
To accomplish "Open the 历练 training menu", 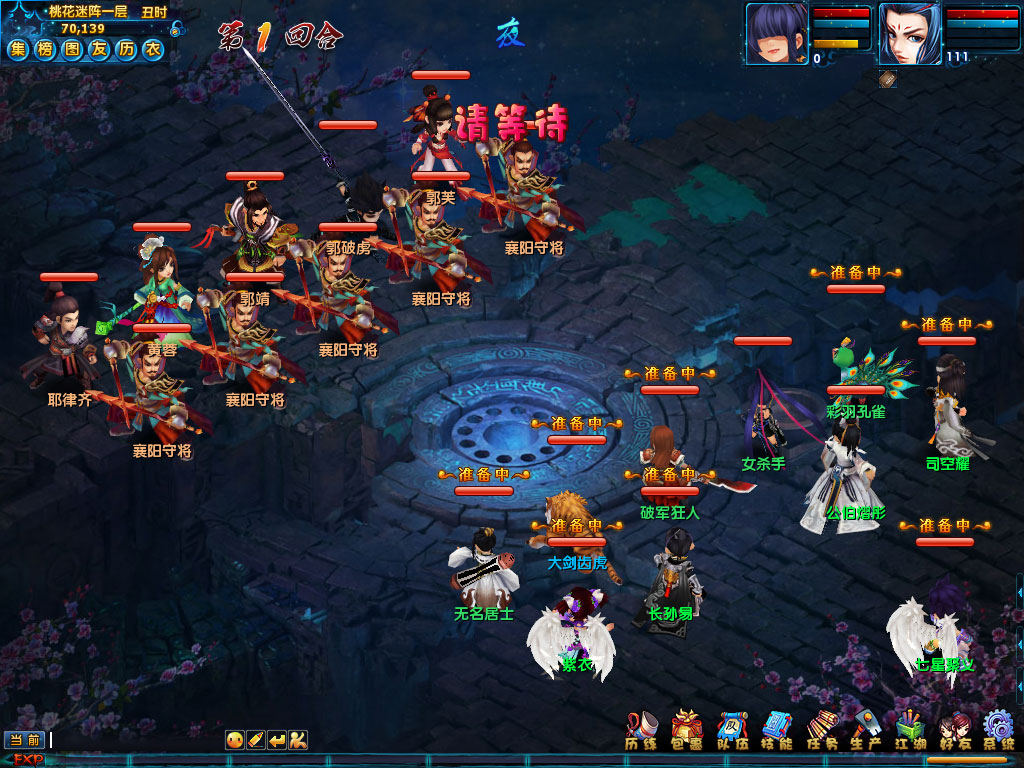I will (641, 731).
